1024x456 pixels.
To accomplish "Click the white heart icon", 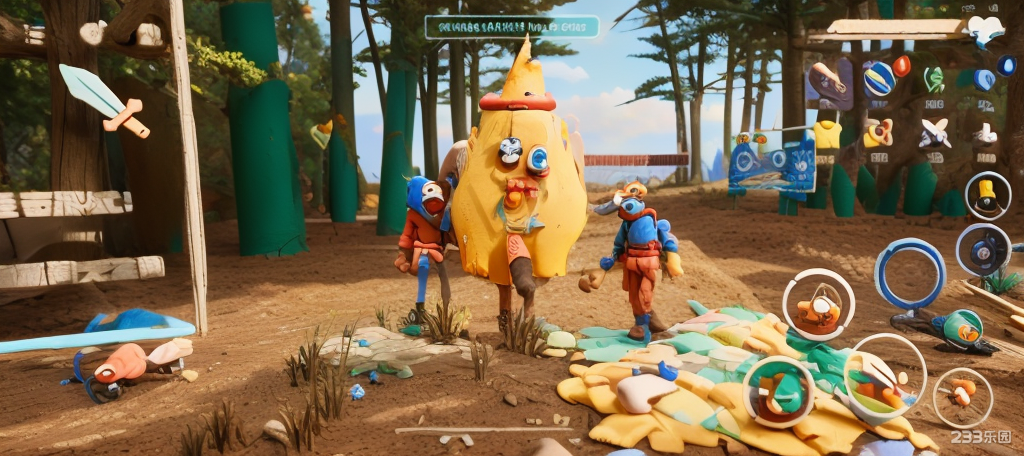I will [x=984, y=29].
